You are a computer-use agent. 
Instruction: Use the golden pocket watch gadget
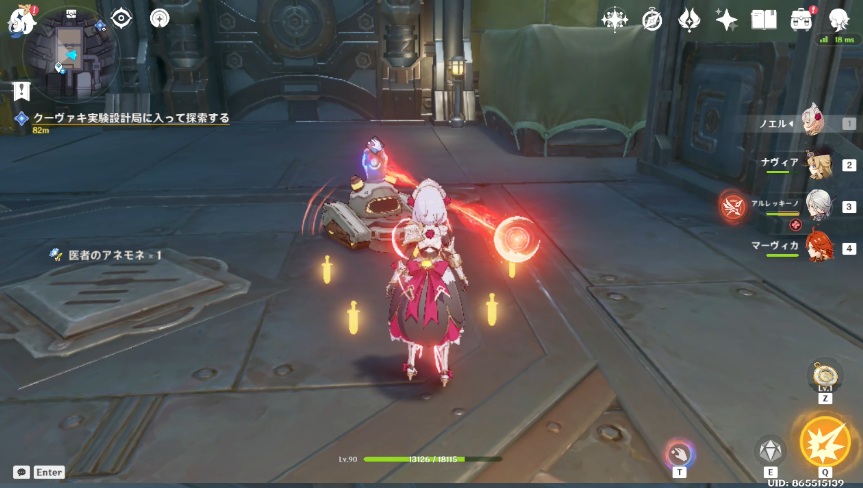point(825,376)
